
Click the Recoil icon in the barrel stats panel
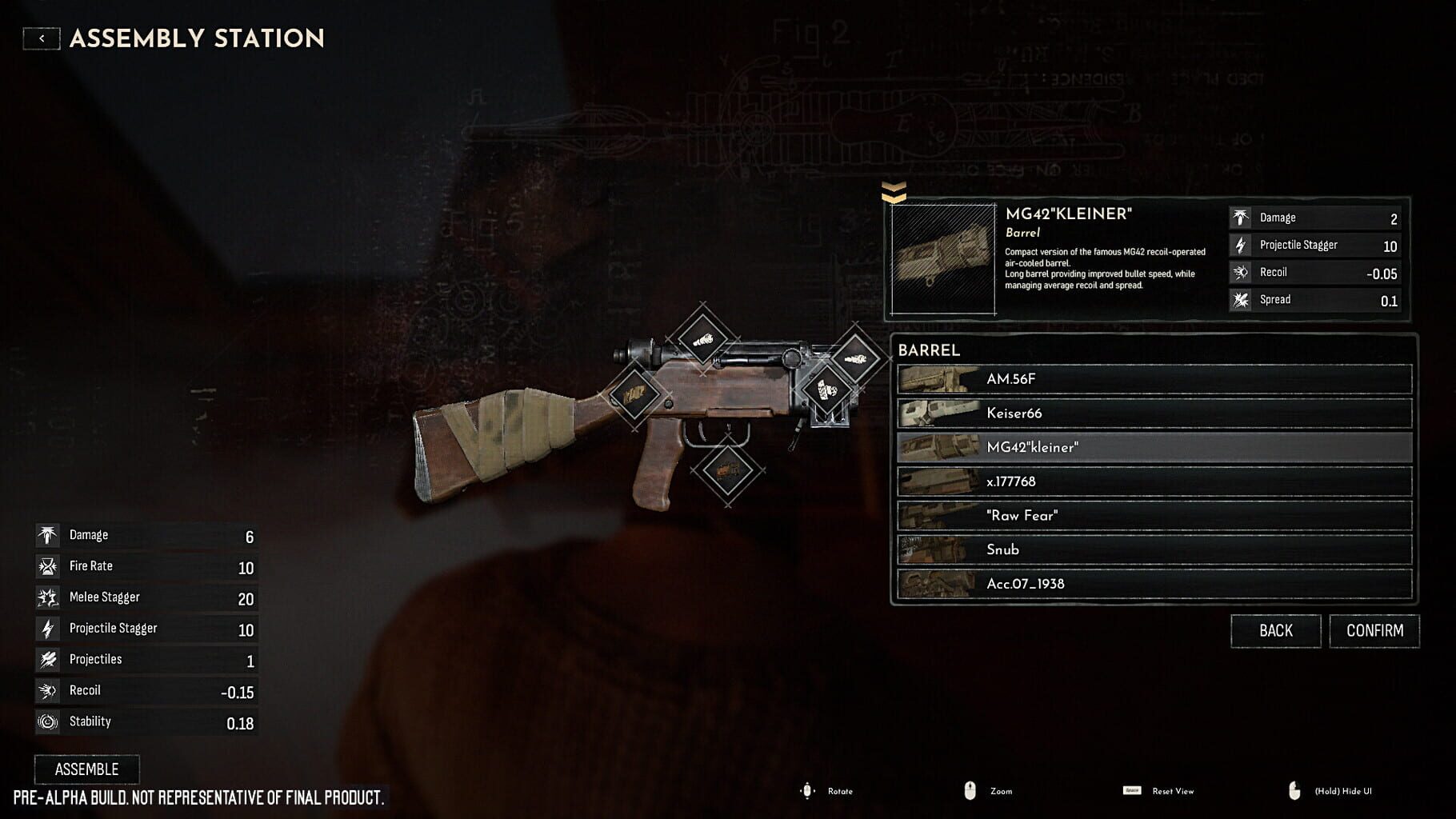point(1241,272)
